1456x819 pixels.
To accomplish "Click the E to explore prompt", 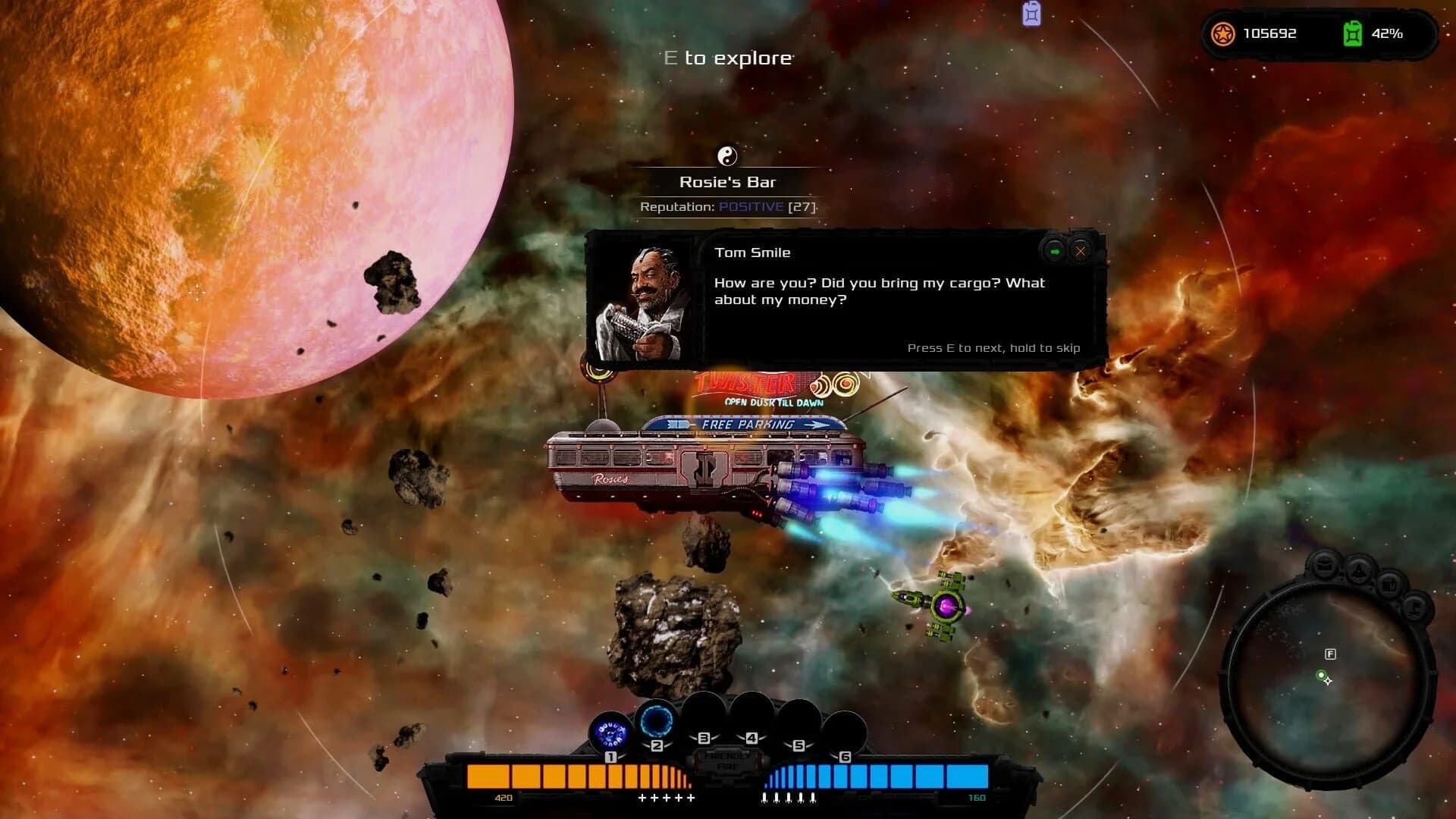I will pos(724,57).
